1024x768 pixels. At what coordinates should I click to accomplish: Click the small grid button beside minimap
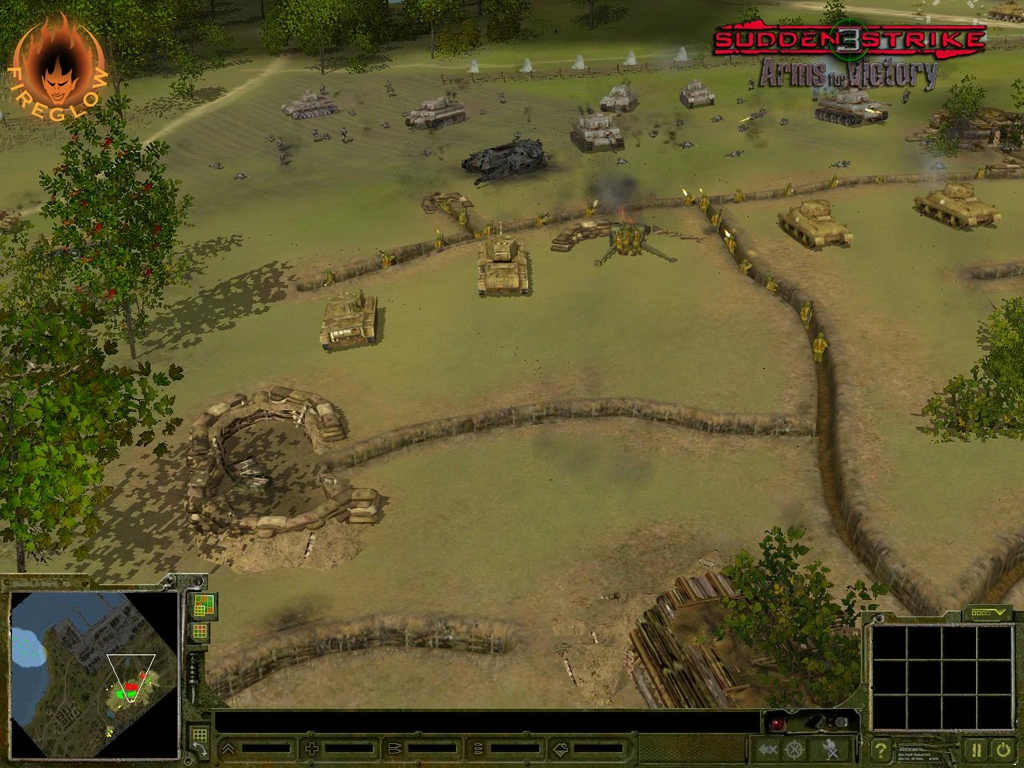tap(200, 632)
